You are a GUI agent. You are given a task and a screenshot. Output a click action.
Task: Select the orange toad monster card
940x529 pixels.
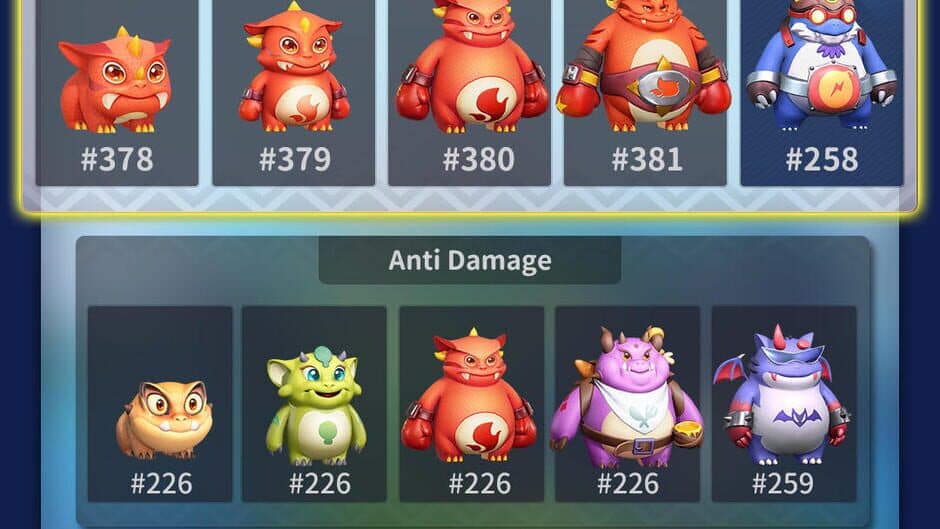160,404
